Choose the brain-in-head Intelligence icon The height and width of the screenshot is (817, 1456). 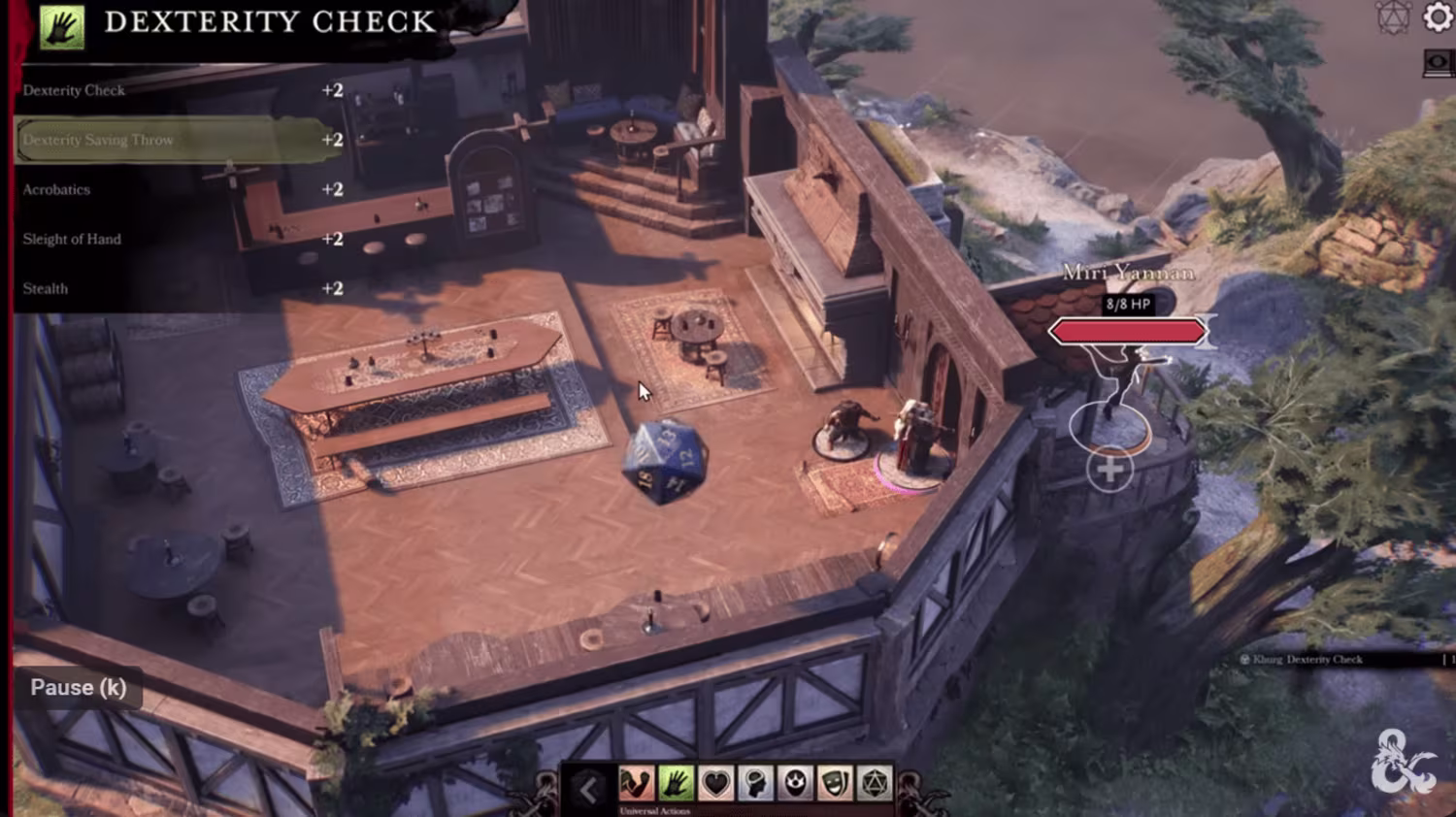pos(755,783)
